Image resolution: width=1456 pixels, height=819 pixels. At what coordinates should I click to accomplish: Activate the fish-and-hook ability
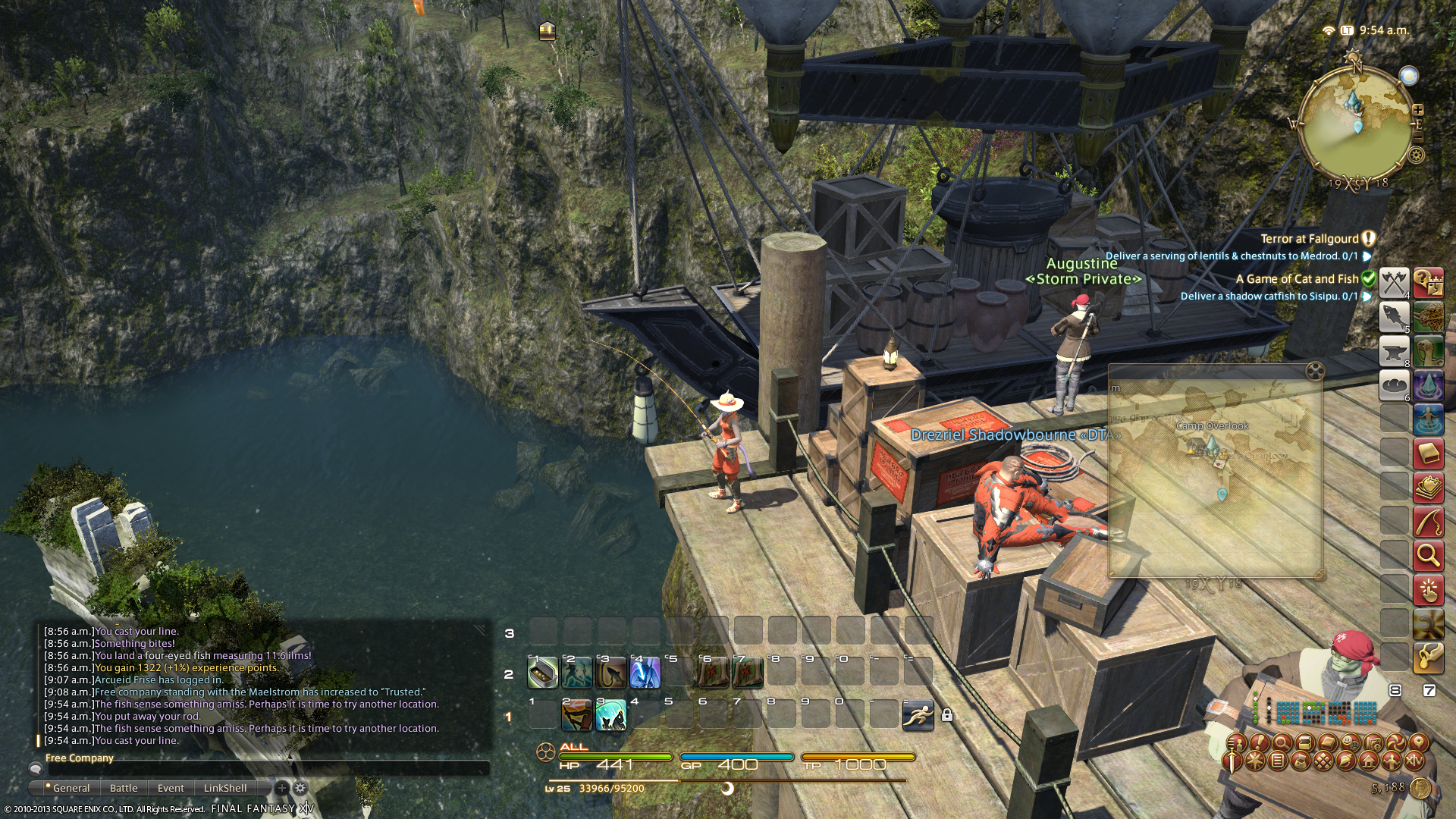610,673
